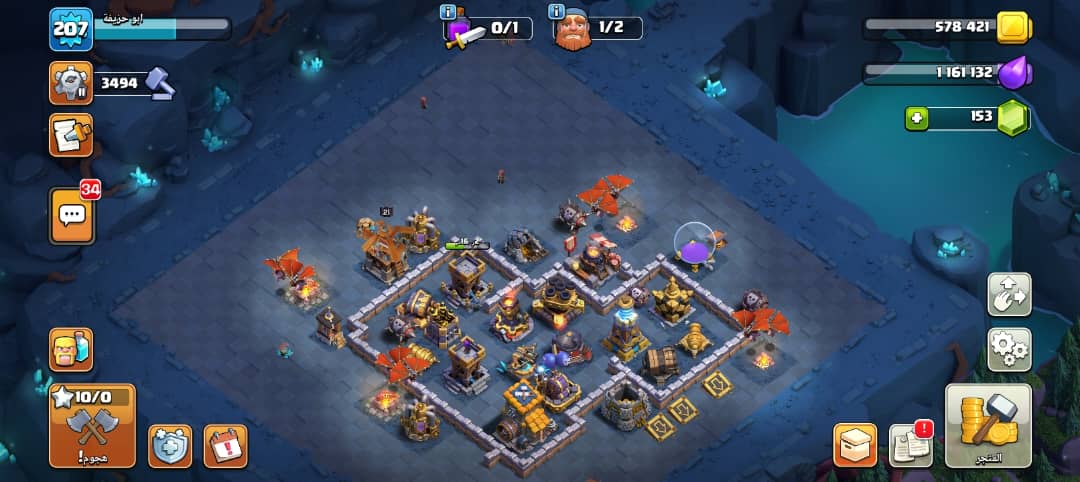This screenshot has width=1080, height=482.
Task: Open the player profile via level 207 badge
Action: pyautogui.click(x=71, y=29)
